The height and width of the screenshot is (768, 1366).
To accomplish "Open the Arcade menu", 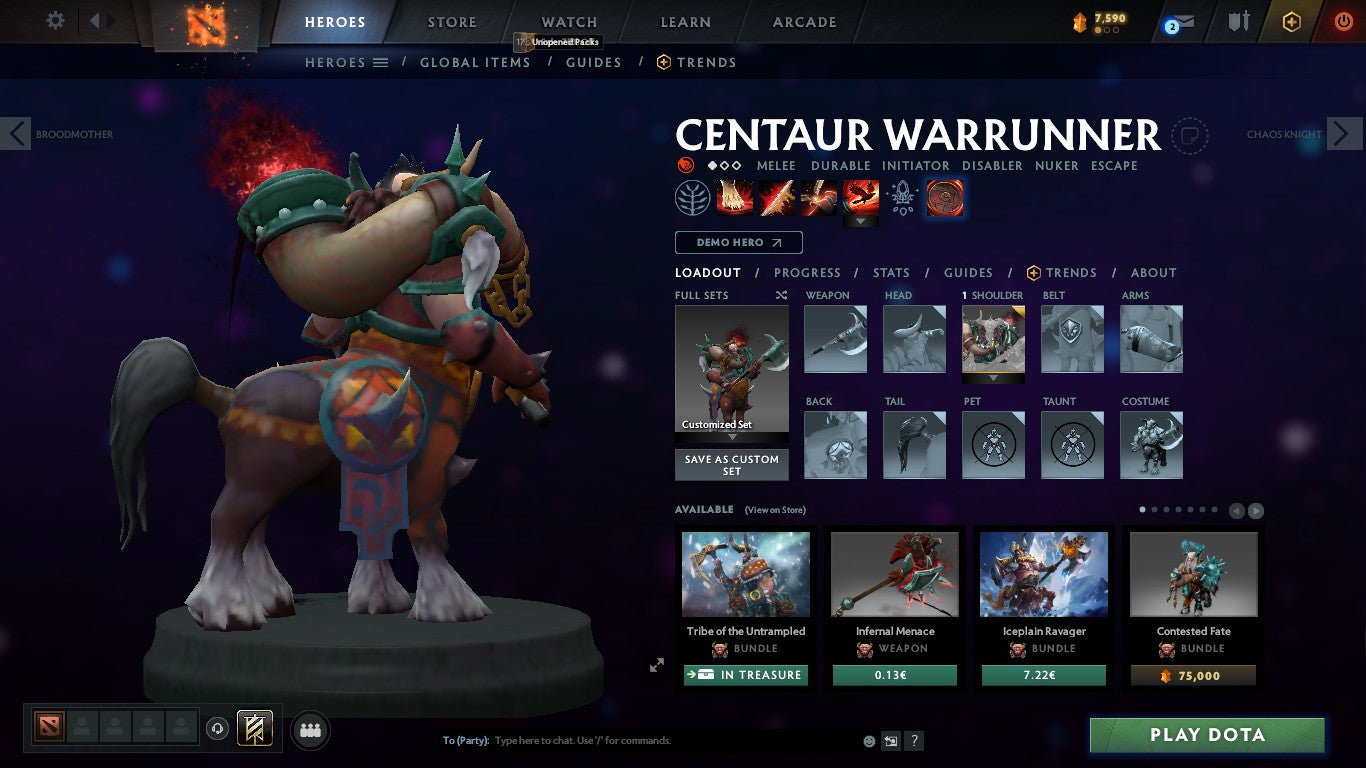I will pyautogui.click(x=805, y=21).
